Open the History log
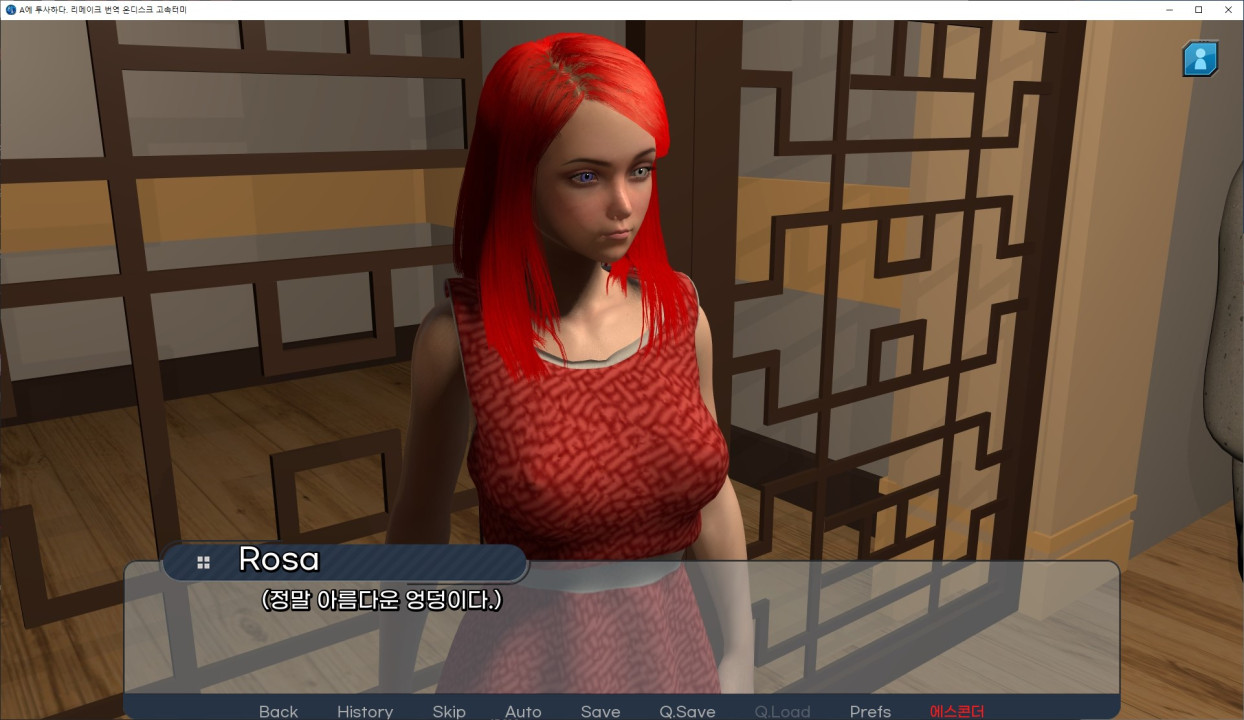 [x=365, y=711]
